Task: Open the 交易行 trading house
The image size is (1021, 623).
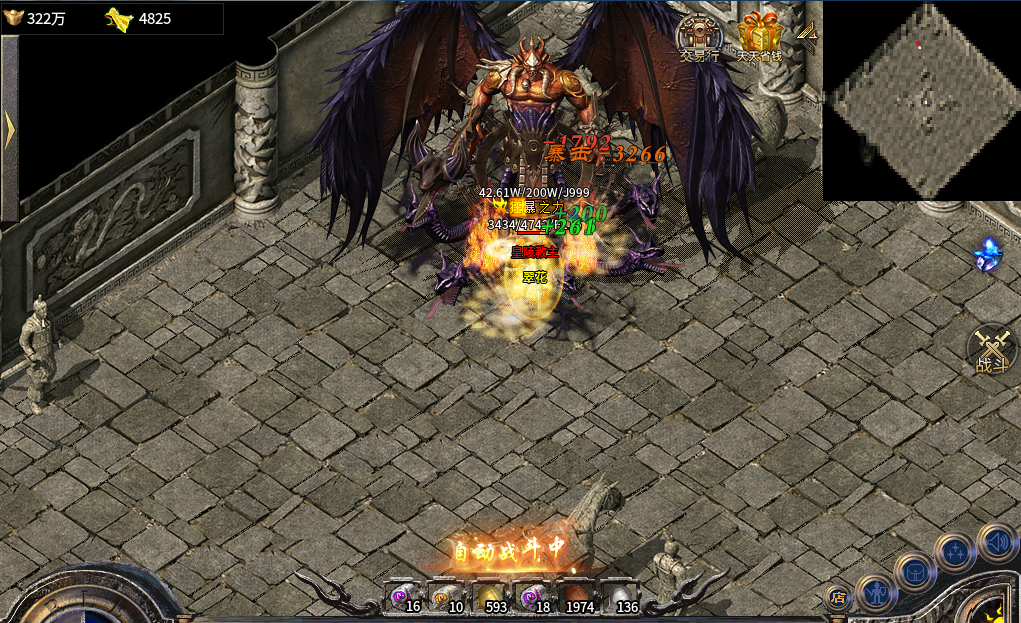Action: tap(700, 38)
